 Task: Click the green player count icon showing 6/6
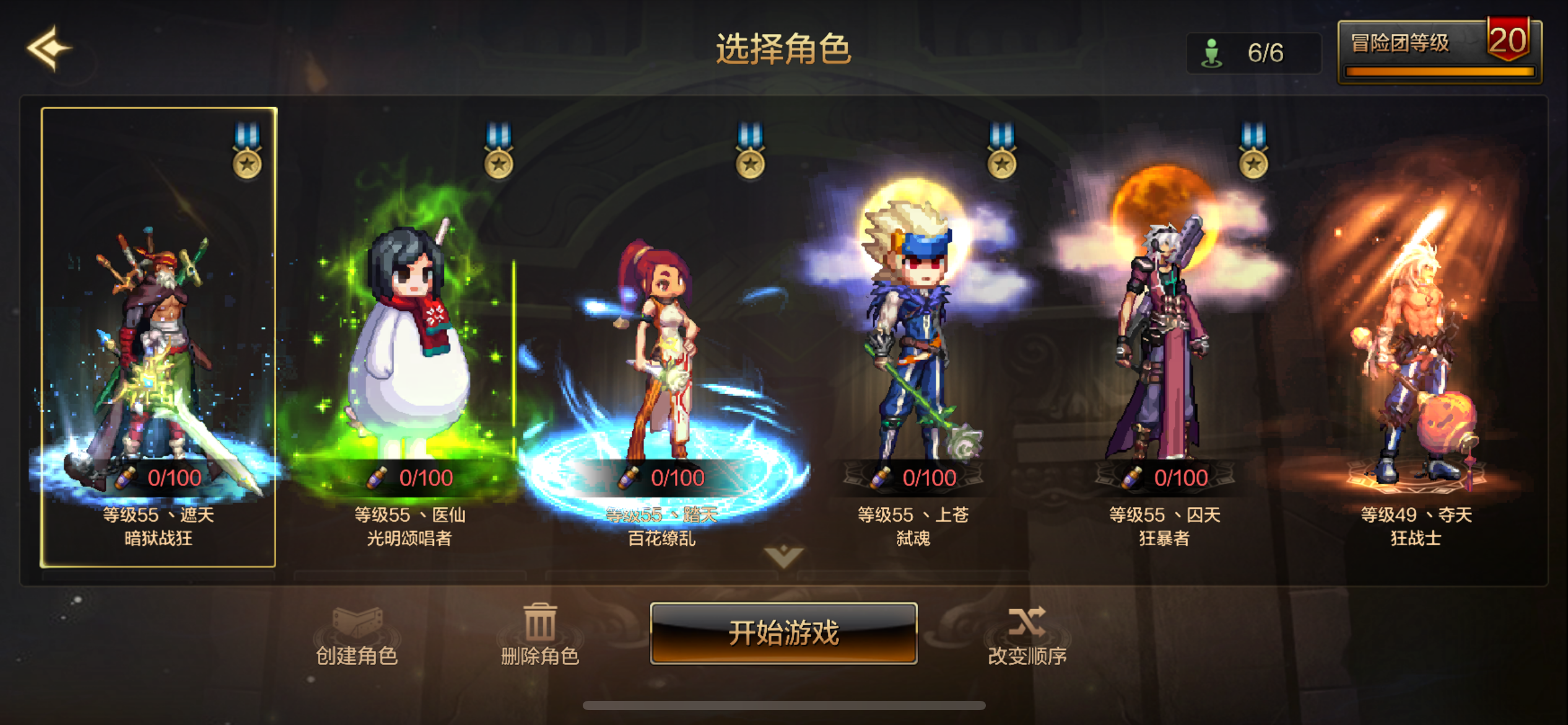pos(1212,51)
